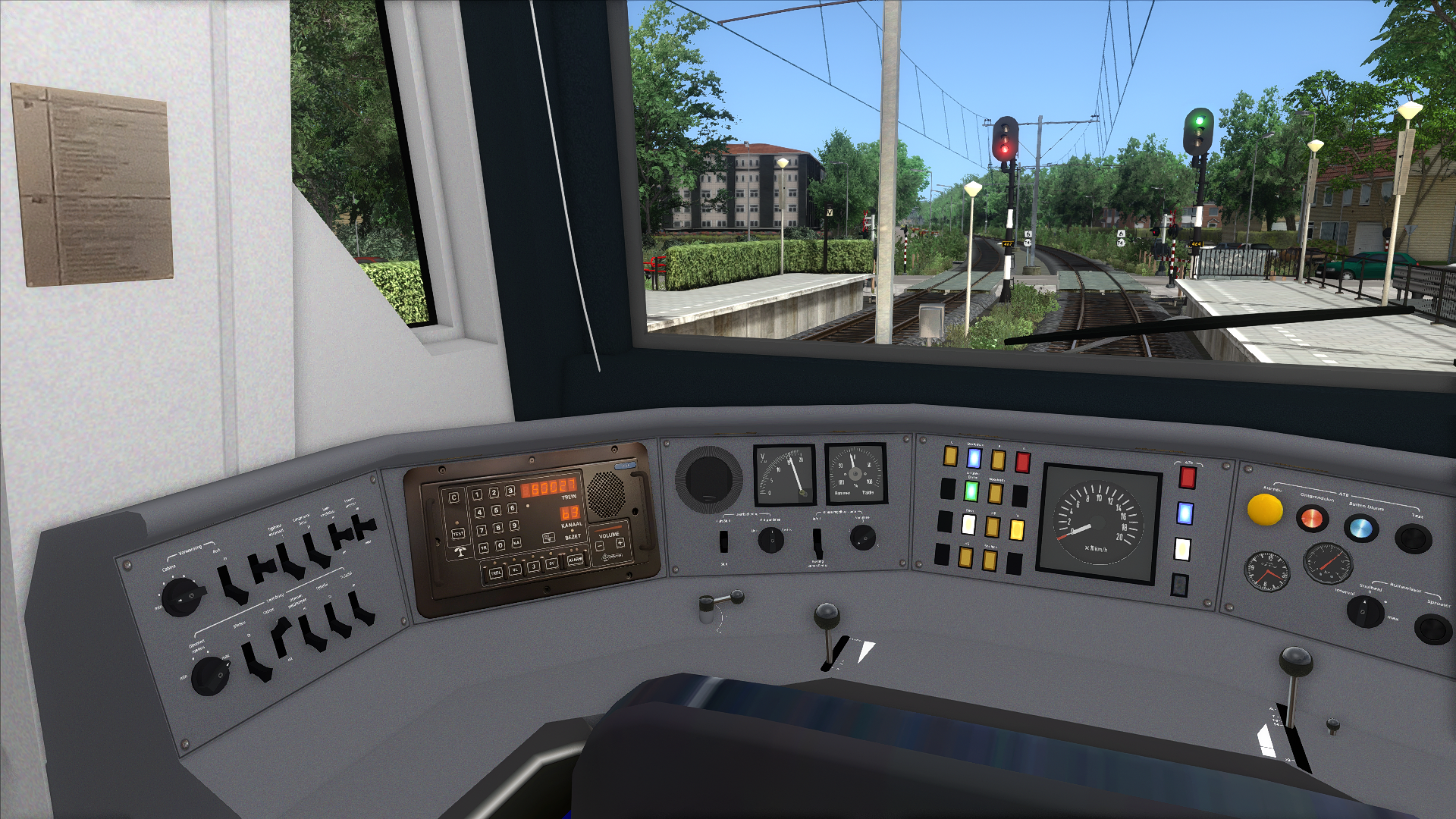The height and width of the screenshot is (819, 1456).
Task: Select the TROL button on the radio
Action: coord(494,573)
